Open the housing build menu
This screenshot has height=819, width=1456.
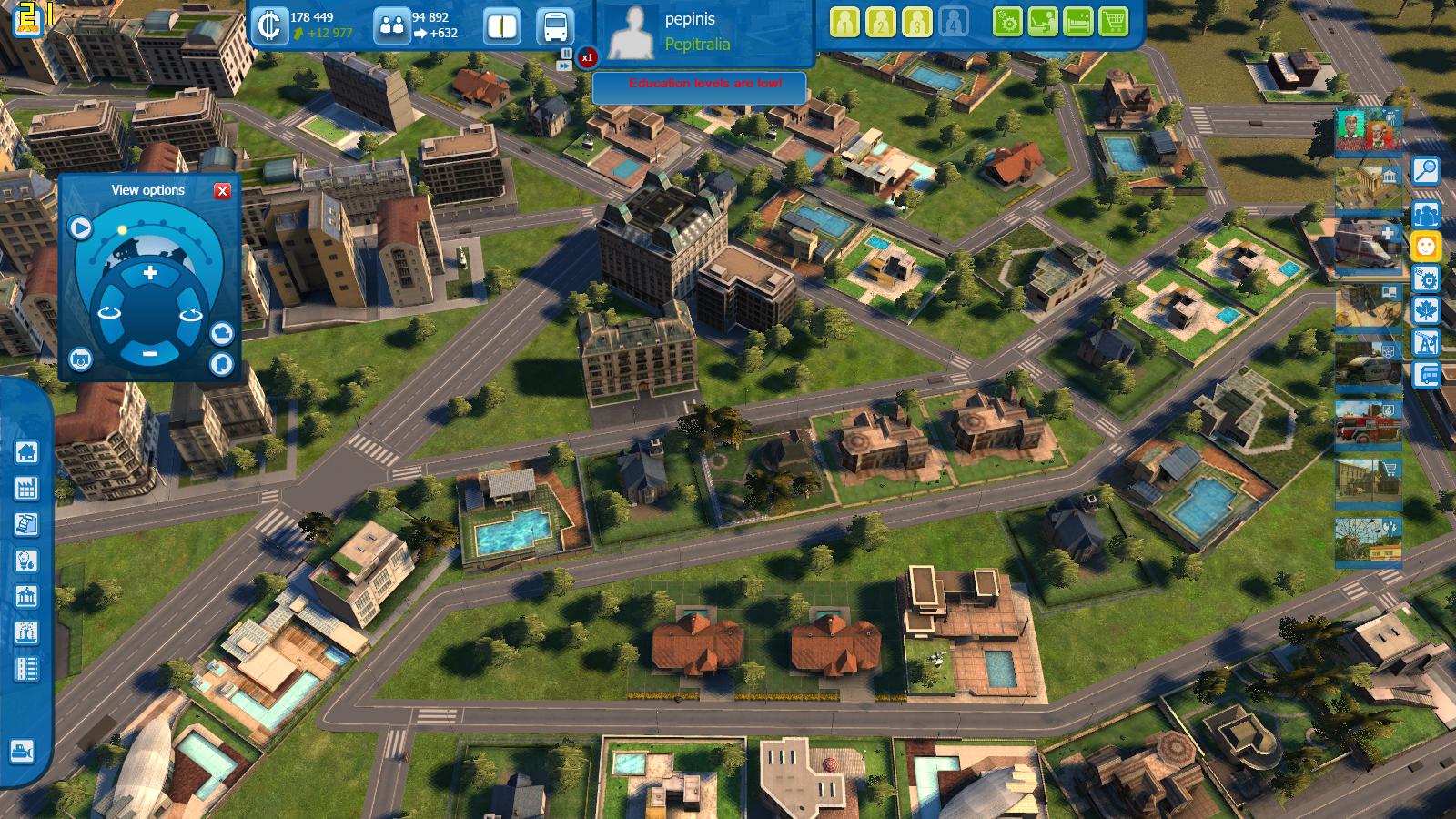pos(26,451)
